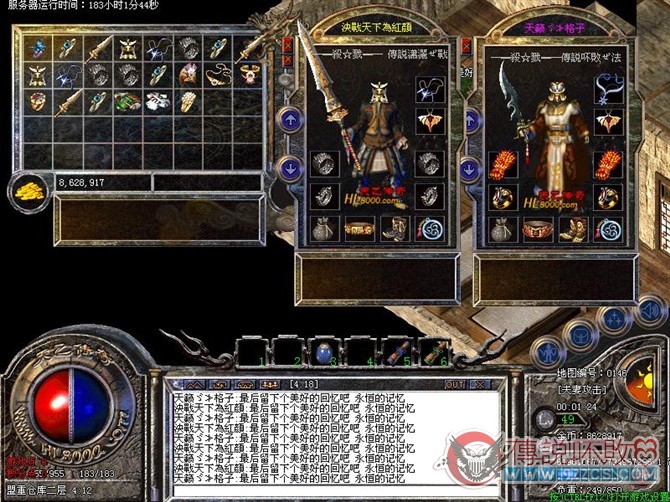Page down in the left character panel
This screenshot has width=670, height=502.
point(289,167)
